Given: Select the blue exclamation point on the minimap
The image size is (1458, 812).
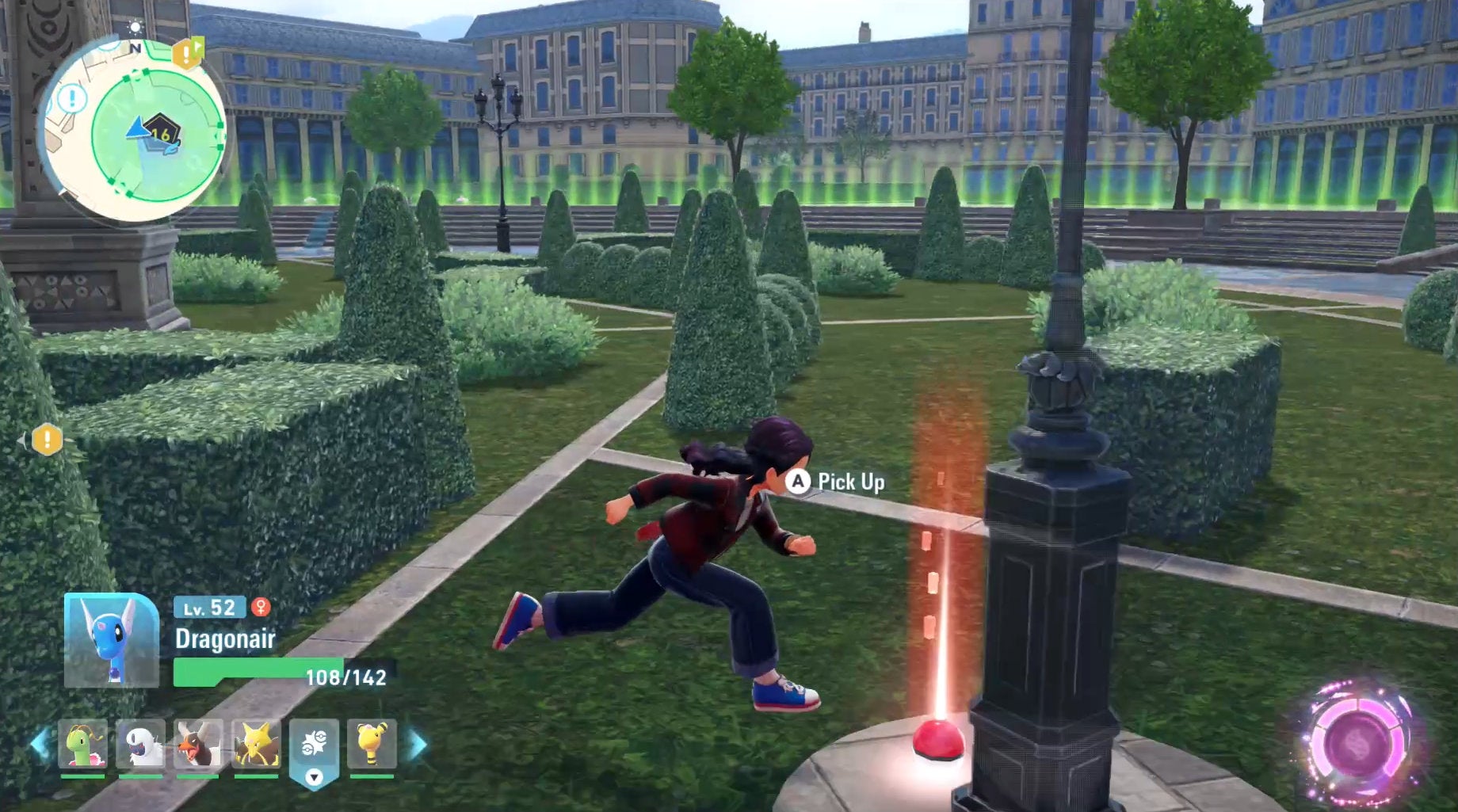Looking at the screenshot, I should click(71, 98).
